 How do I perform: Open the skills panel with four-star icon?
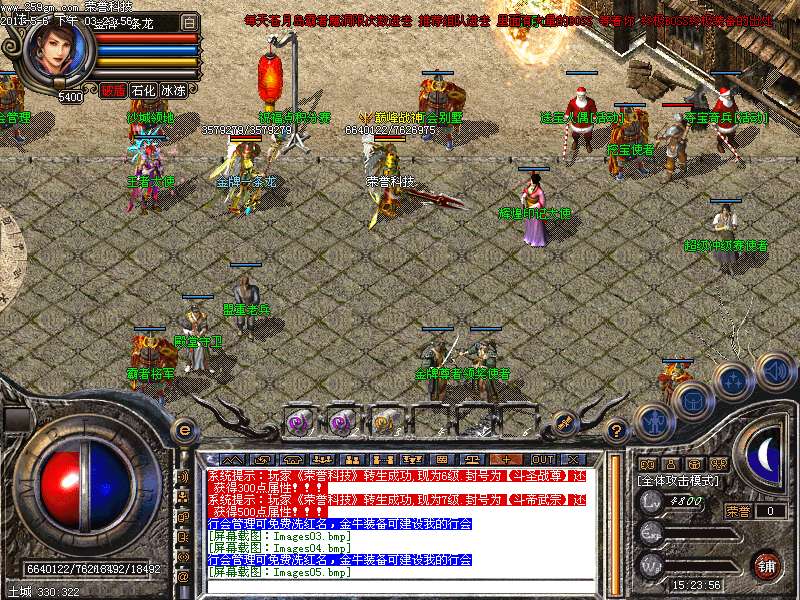click(x=733, y=382)
